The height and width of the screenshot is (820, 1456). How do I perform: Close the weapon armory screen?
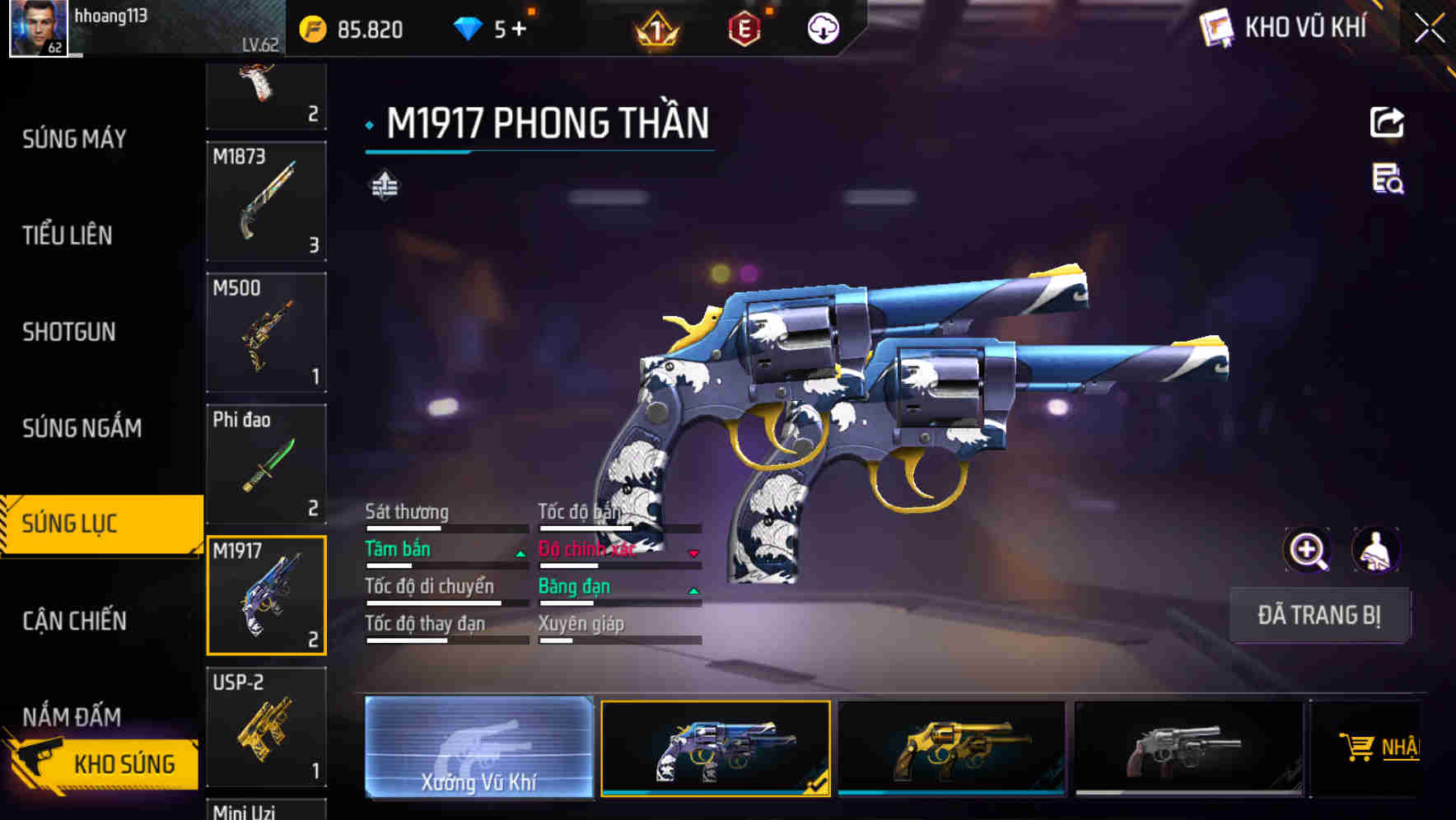[x=1429, y=29]
